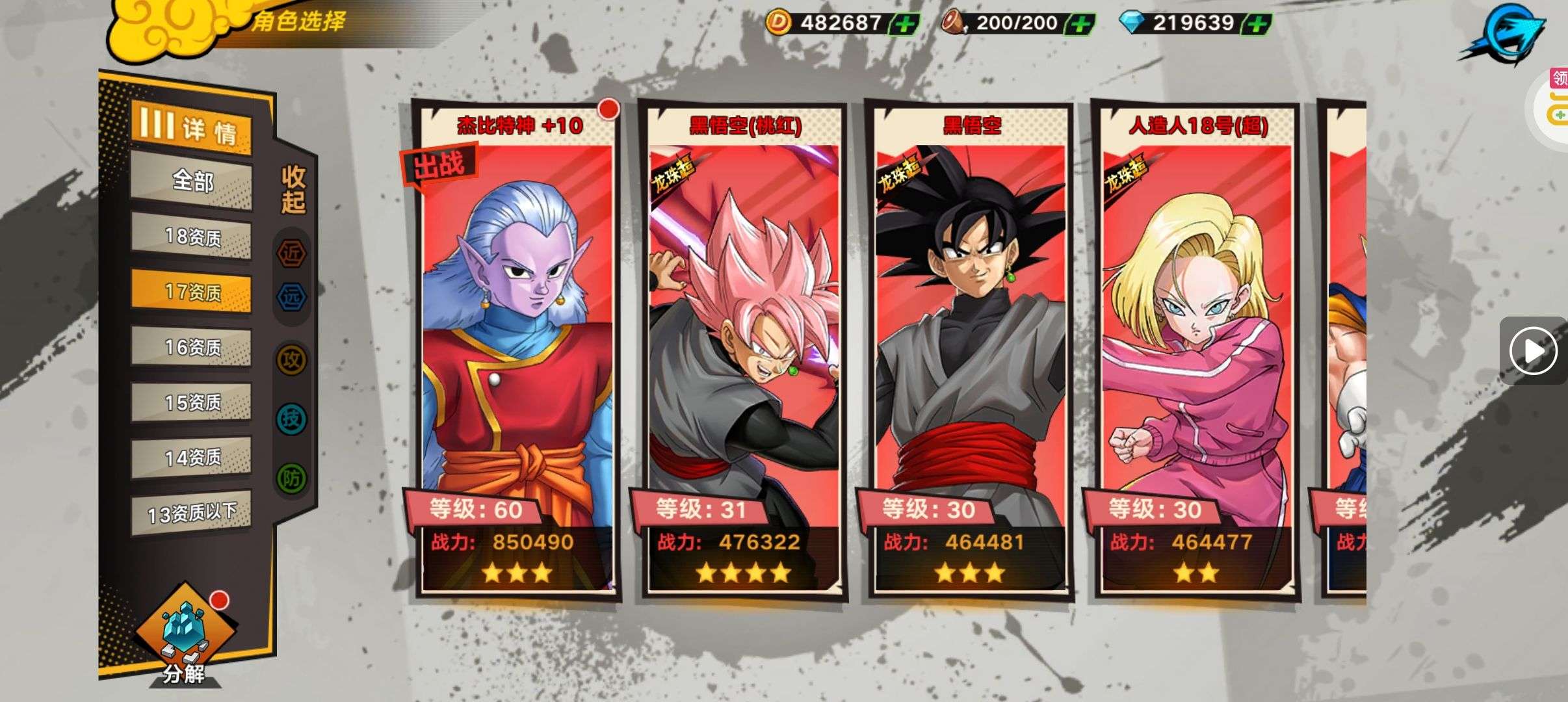Choose the 黑悟空(桃红) character card
1568x702 pixels.
(x=744, y=351)
